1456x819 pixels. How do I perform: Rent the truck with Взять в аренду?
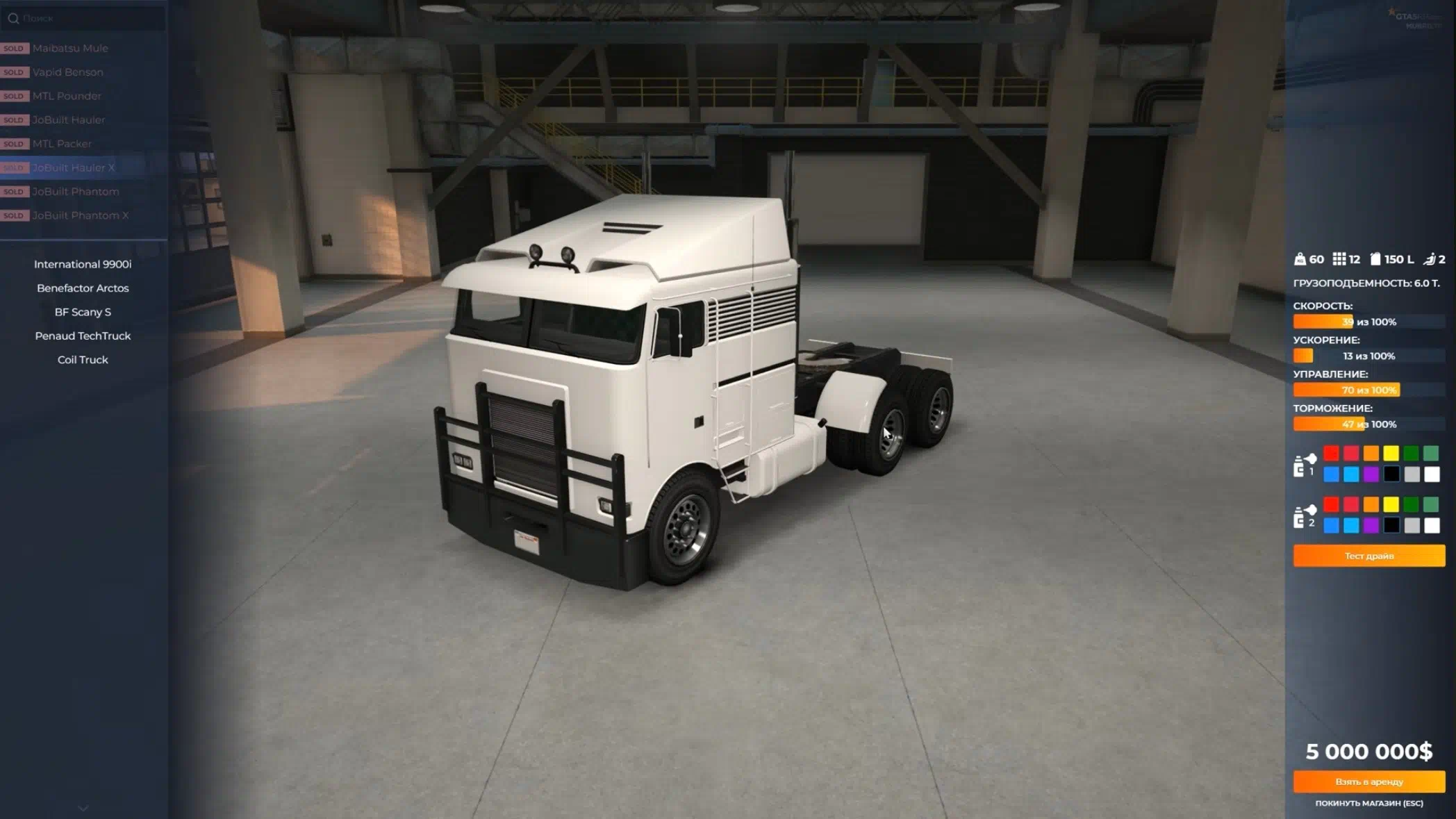1368,781
